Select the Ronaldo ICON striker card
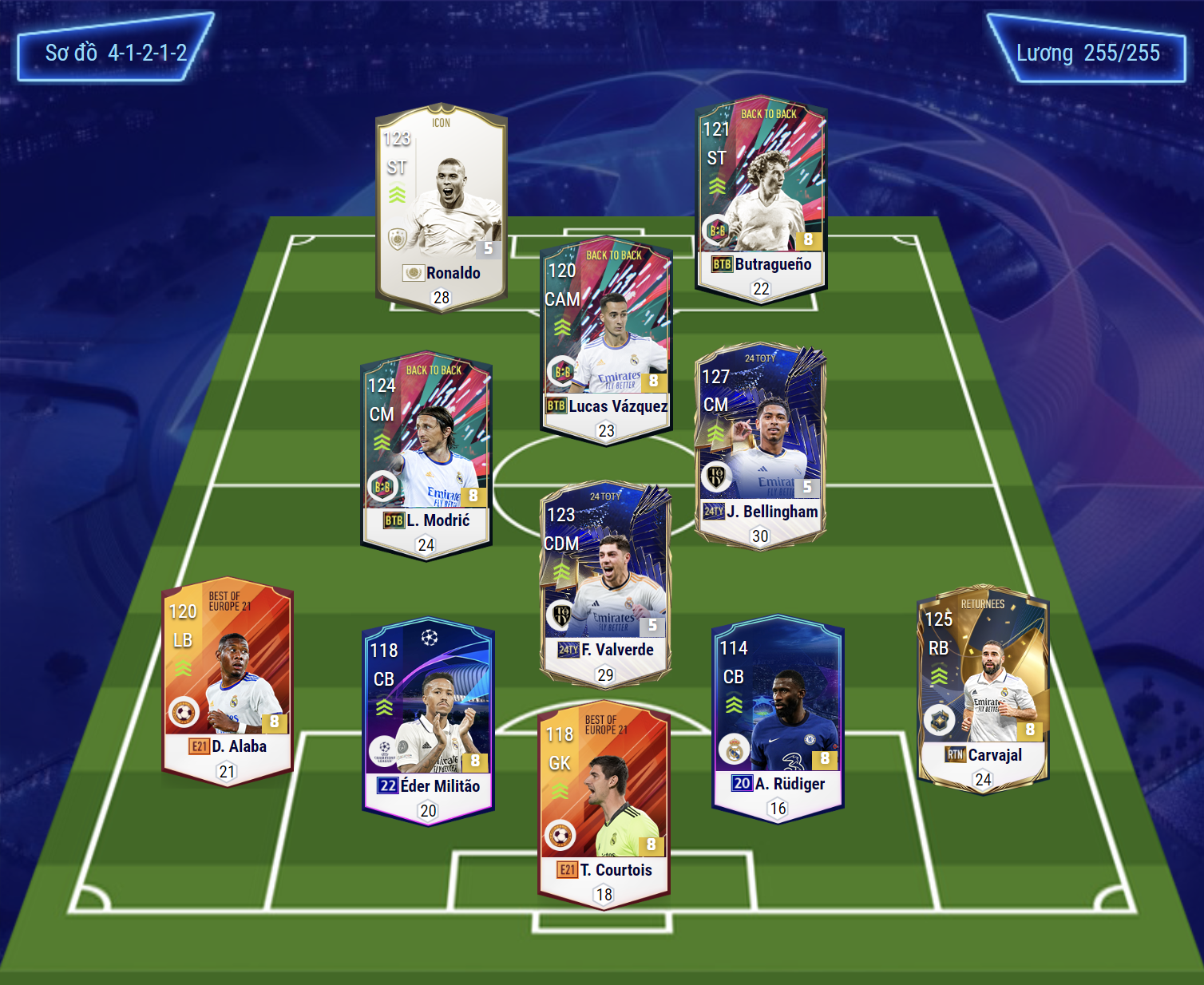This screenshot has height=985, width=1204. coord(441,208)
